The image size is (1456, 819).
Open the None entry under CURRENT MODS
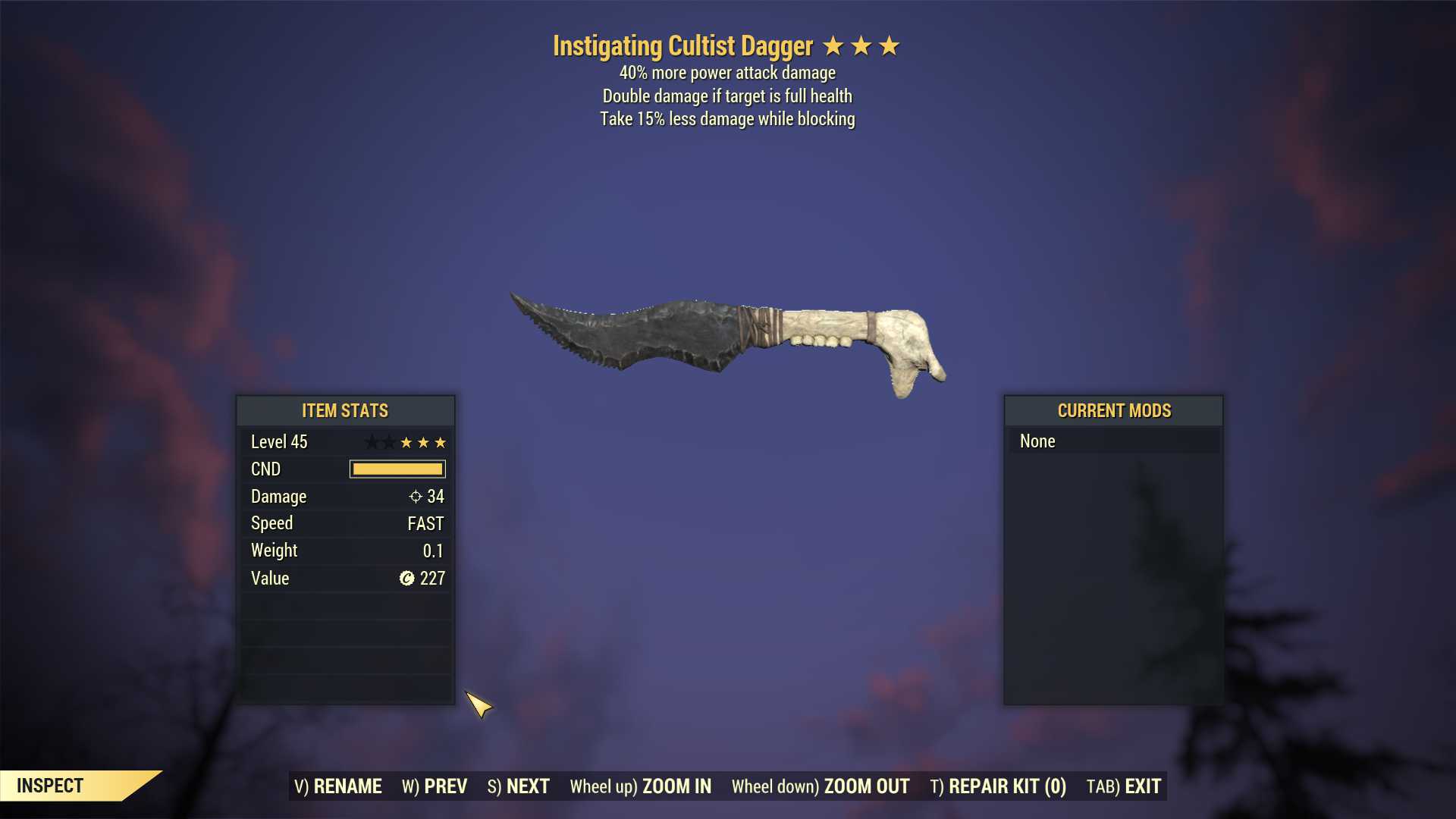1037,441
